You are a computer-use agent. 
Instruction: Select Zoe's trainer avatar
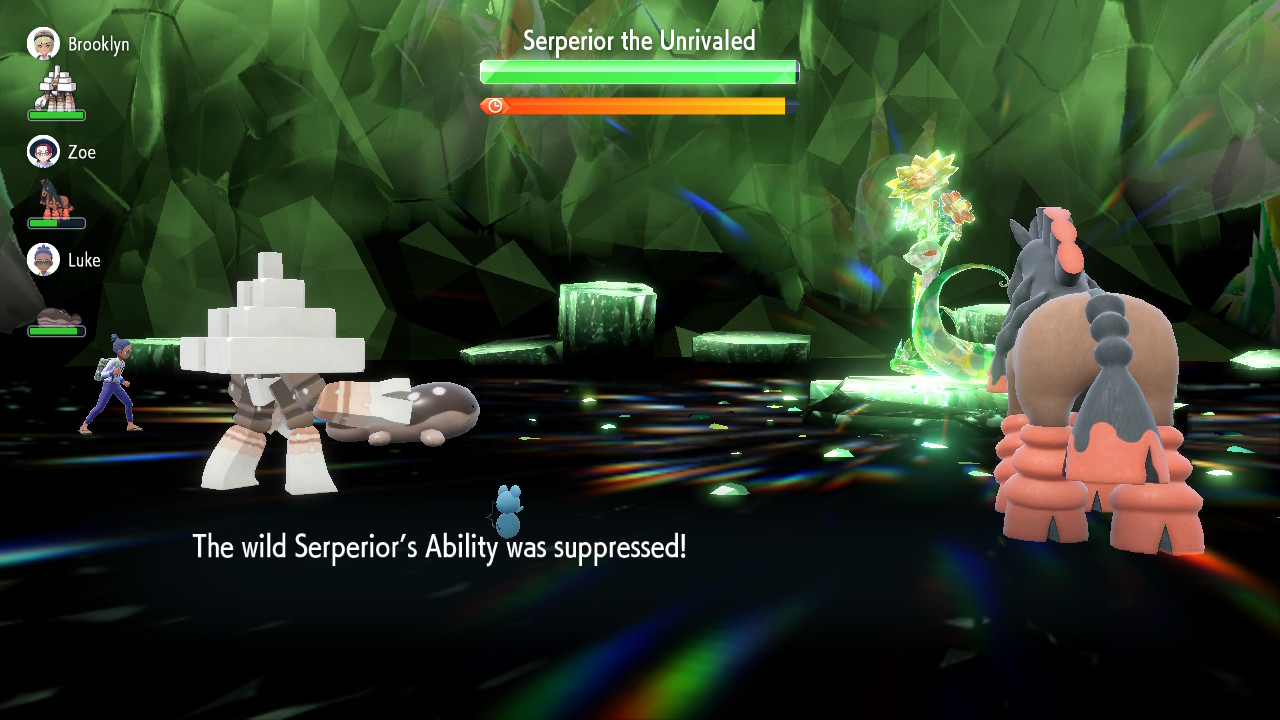coord(43,152)
